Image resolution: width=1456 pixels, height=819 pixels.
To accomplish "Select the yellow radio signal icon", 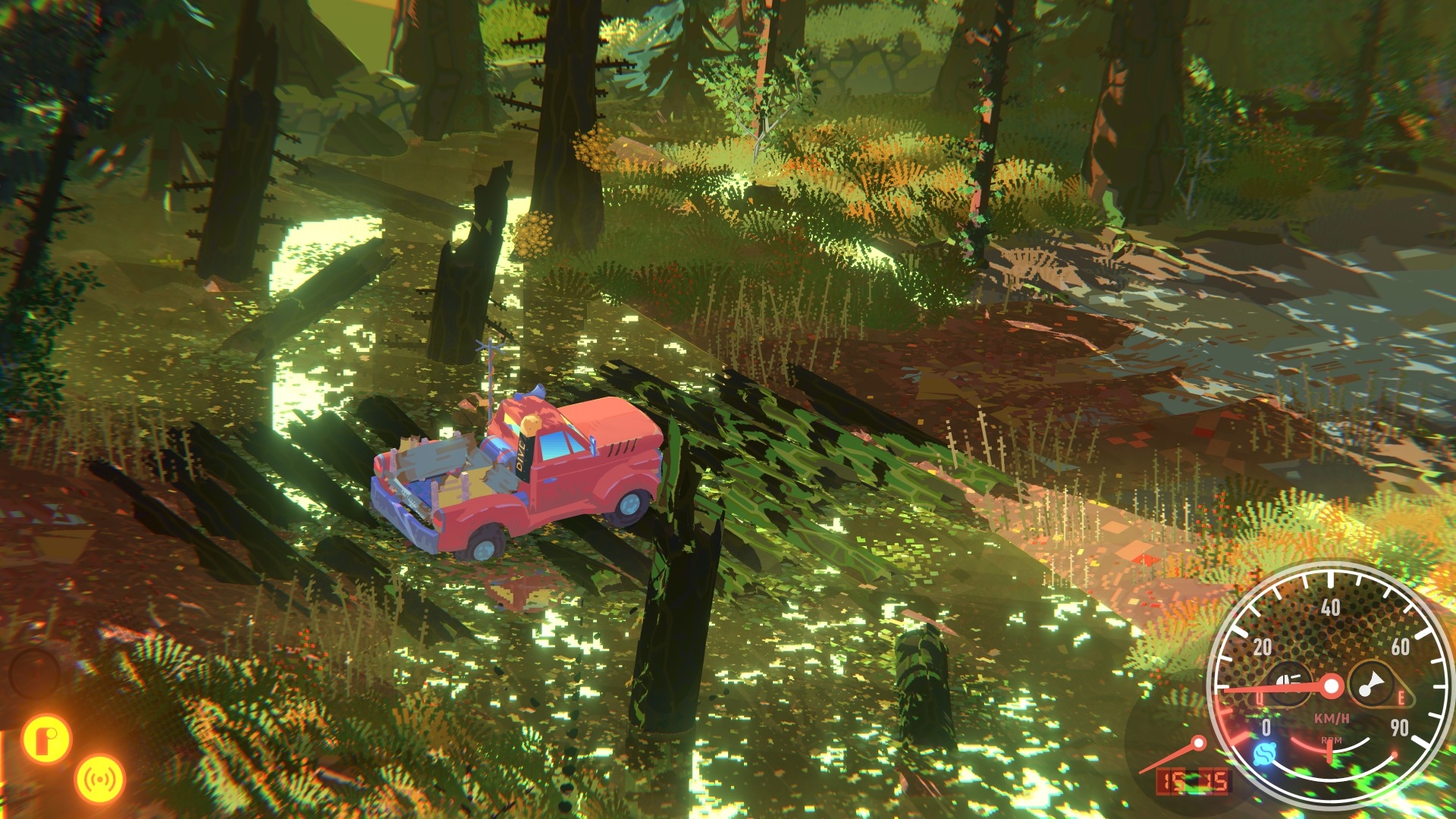I will tap(99, 779).
